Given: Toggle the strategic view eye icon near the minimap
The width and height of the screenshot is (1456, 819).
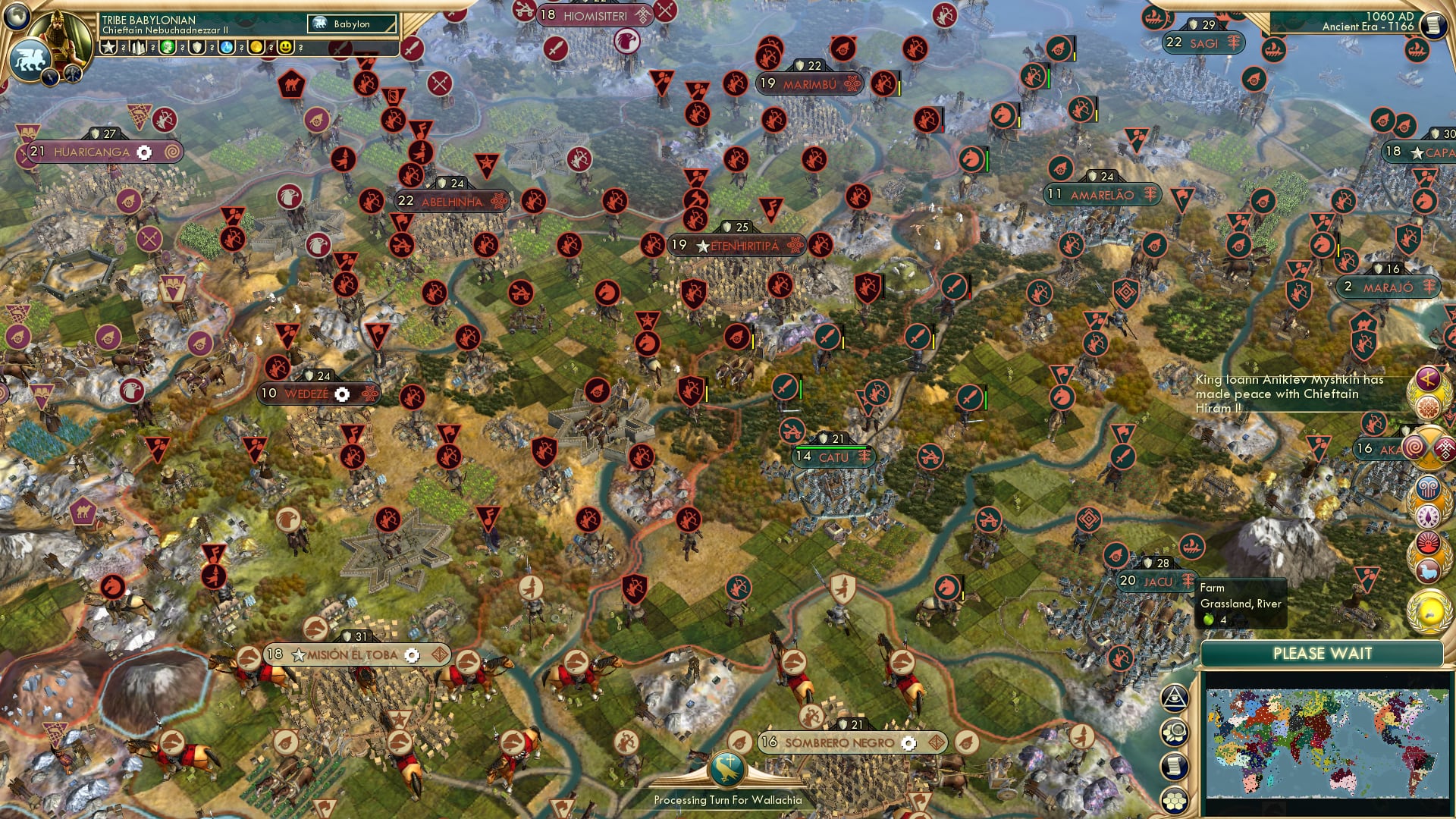Looking at the screenshot, I should 1175,699.
